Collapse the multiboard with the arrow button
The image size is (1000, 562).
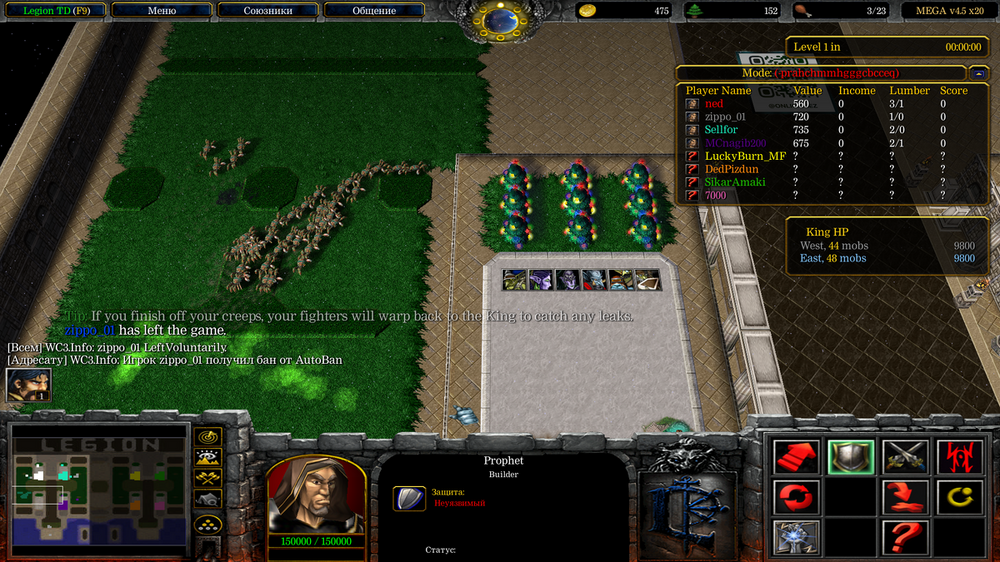(979, 73)
